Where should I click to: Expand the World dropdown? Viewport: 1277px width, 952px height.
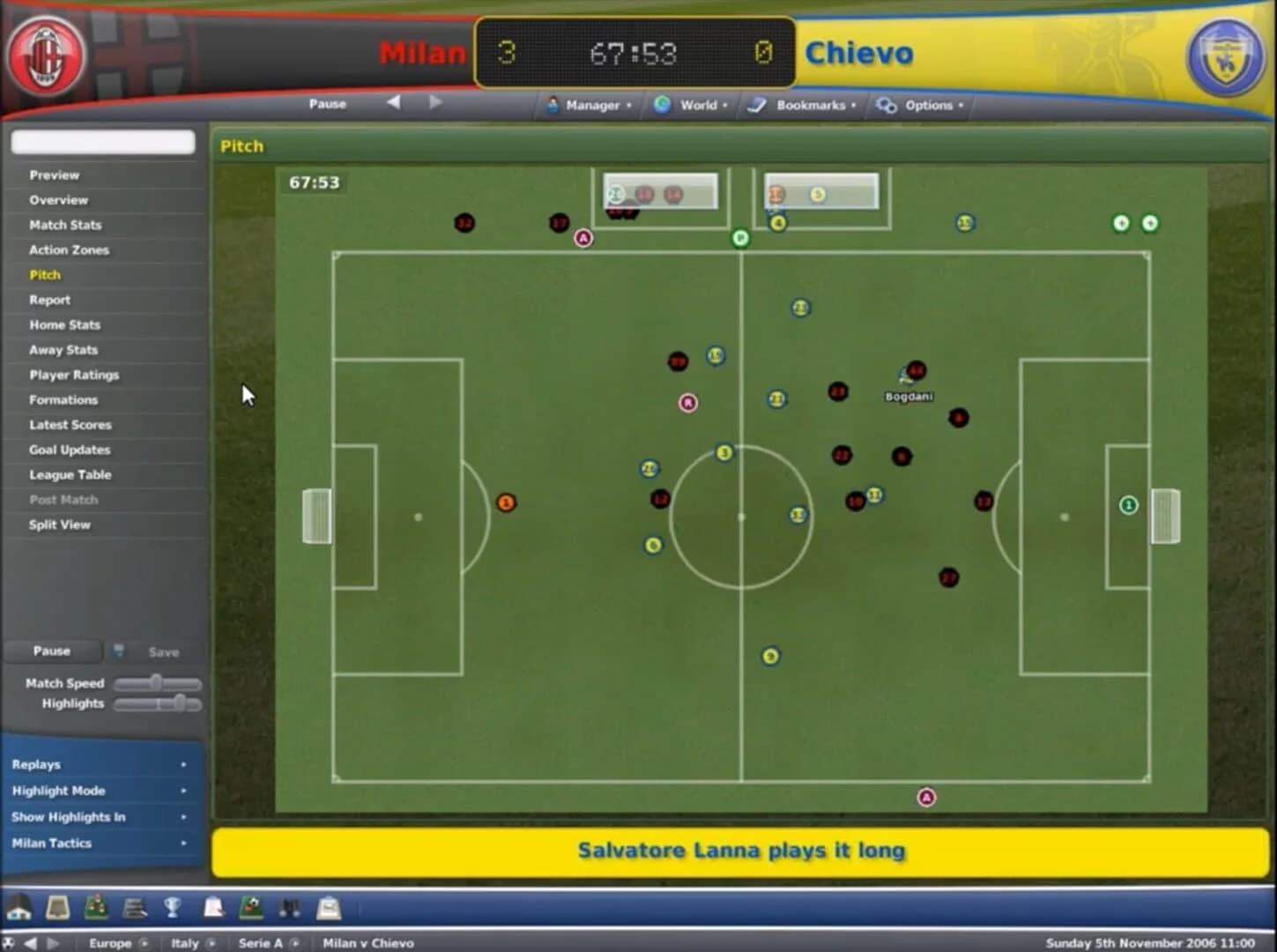pyautogui.click(x=696, y=105)
